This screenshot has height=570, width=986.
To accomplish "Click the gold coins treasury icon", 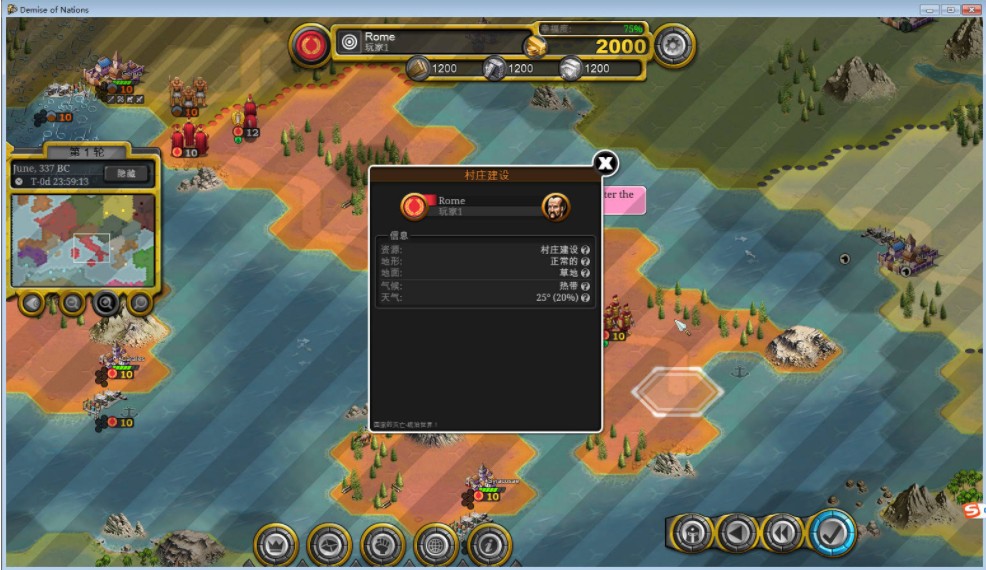I will (537, 46).
